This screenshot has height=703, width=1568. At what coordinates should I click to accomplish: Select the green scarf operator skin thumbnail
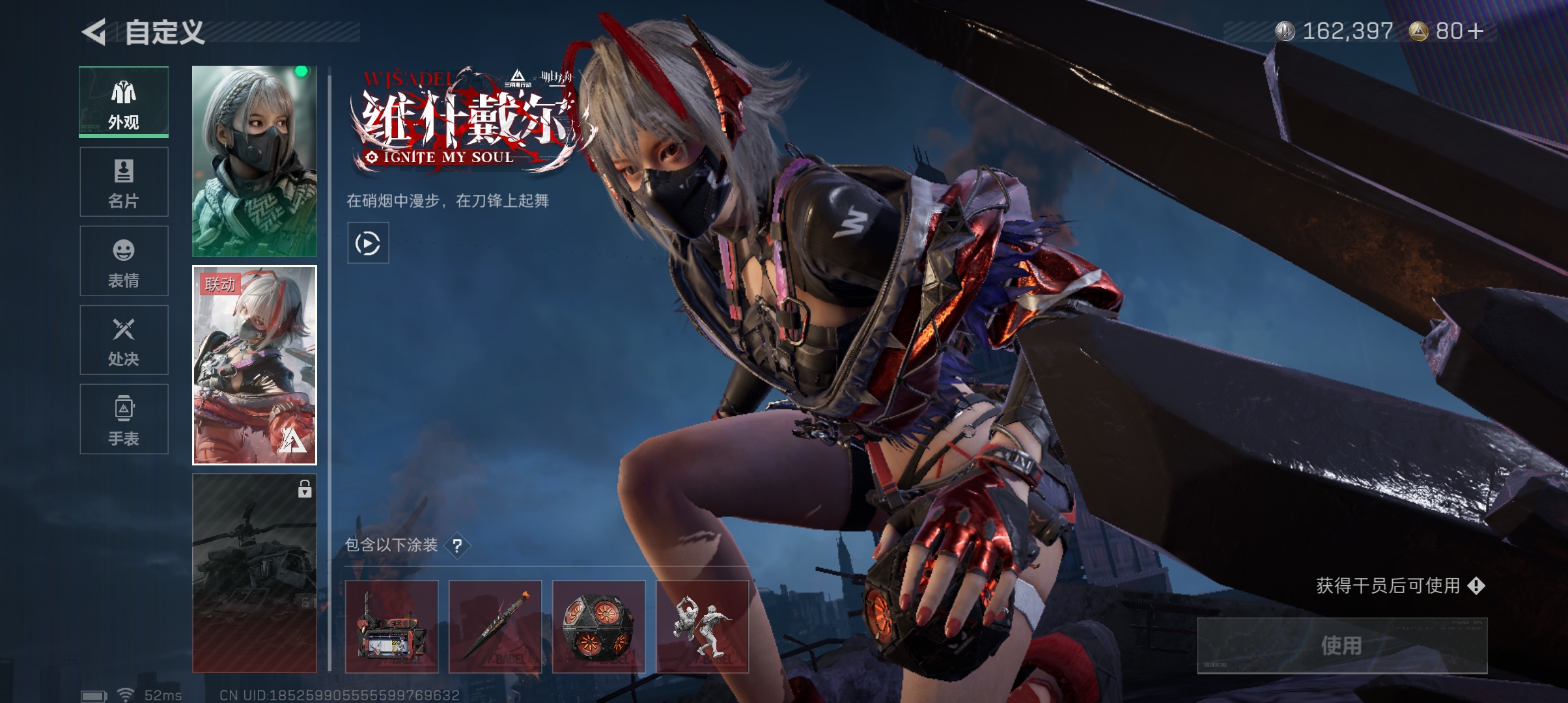pyautogui.click(x=255, y=161)
